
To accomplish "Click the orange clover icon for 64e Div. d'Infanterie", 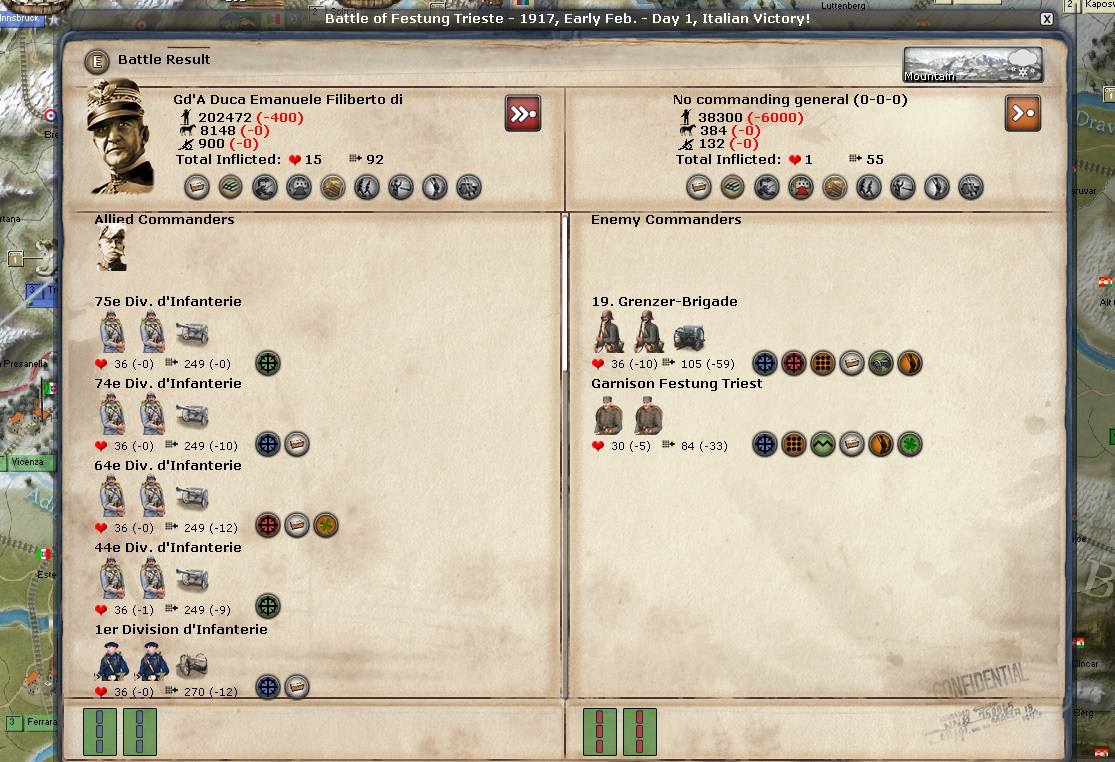I will [325, 526].
